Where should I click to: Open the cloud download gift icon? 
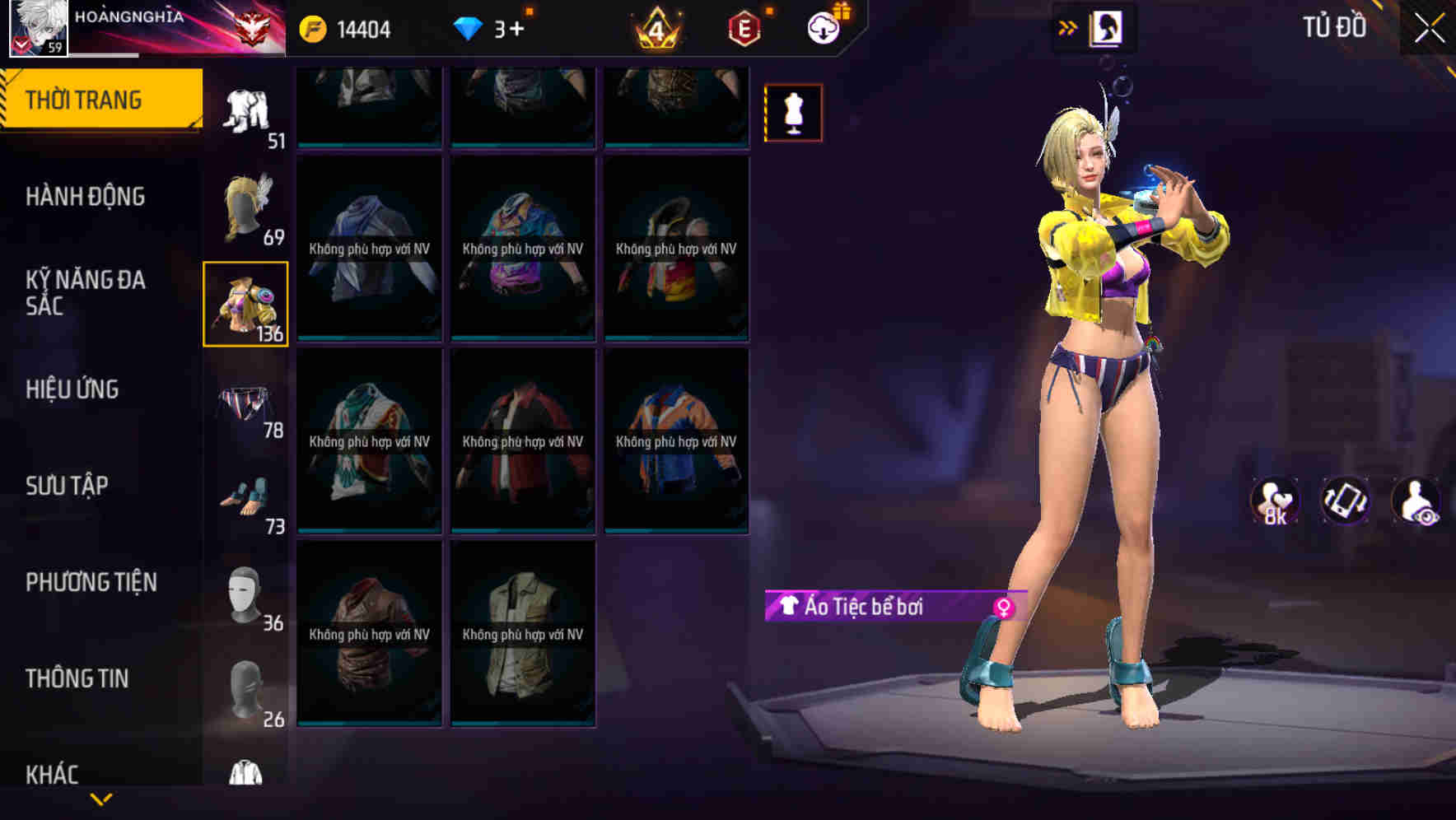pos(824,27)
